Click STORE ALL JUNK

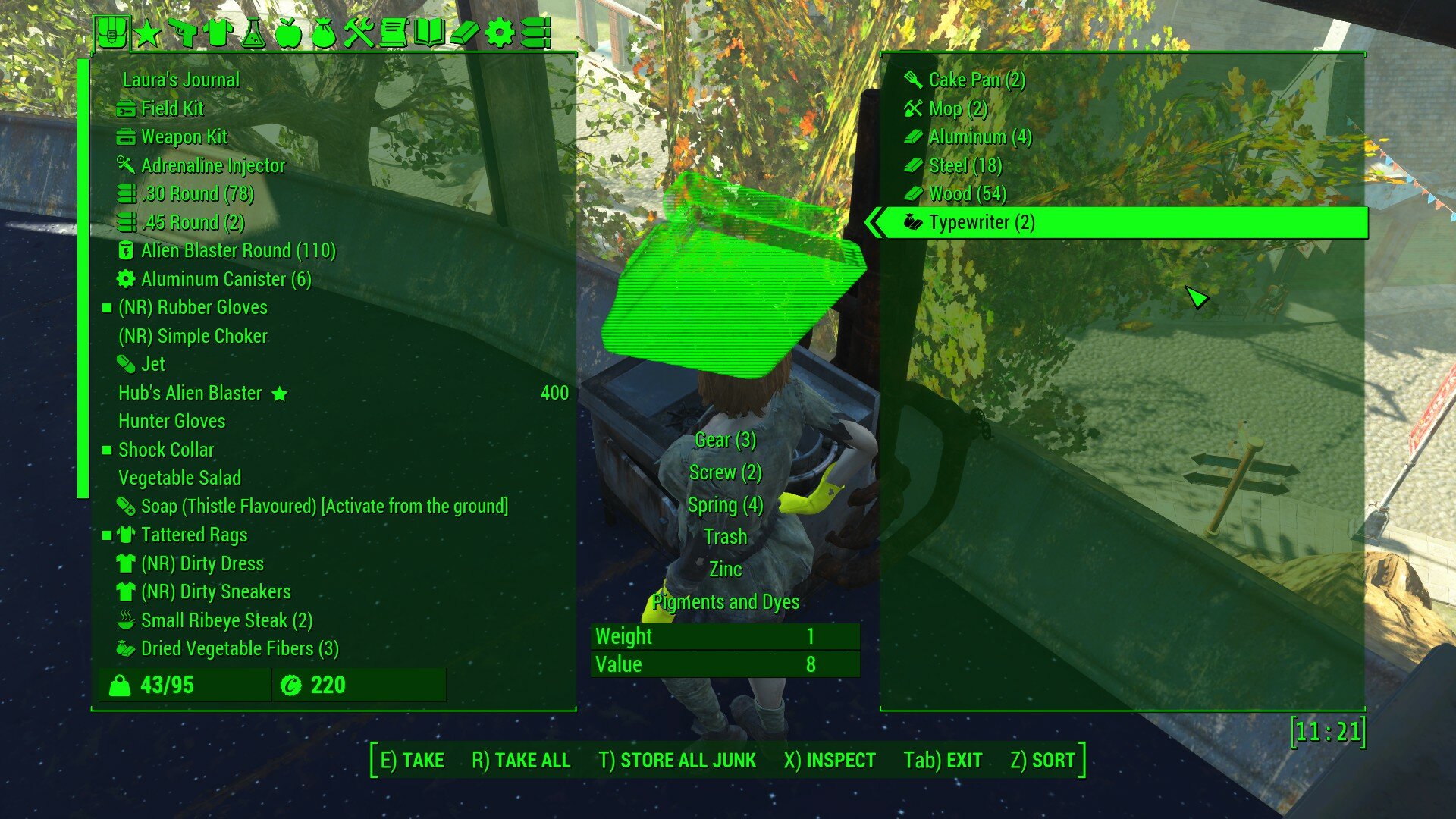[x=679, y=760]
